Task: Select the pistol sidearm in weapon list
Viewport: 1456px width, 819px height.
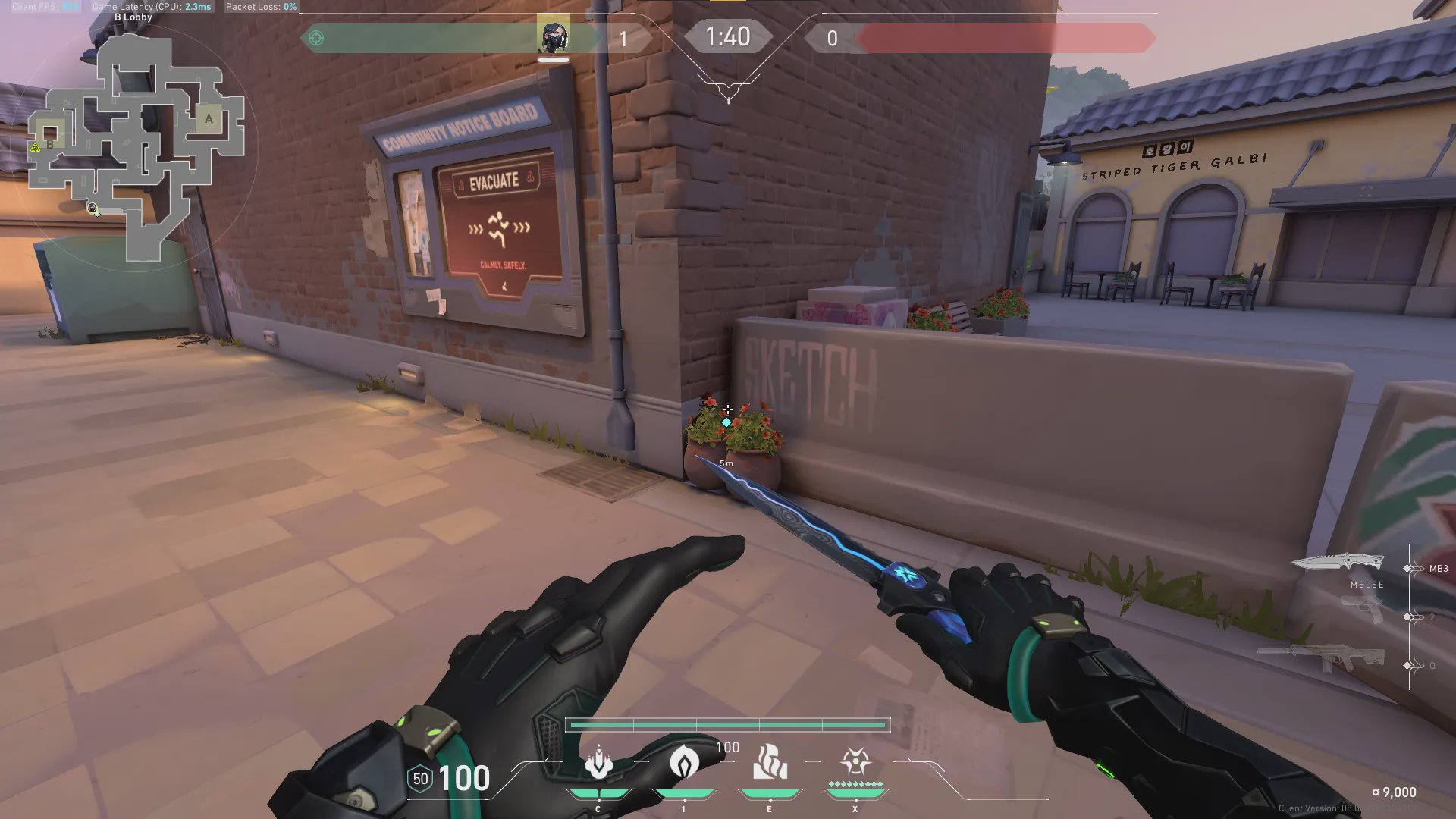Action: click(1363, 608)
